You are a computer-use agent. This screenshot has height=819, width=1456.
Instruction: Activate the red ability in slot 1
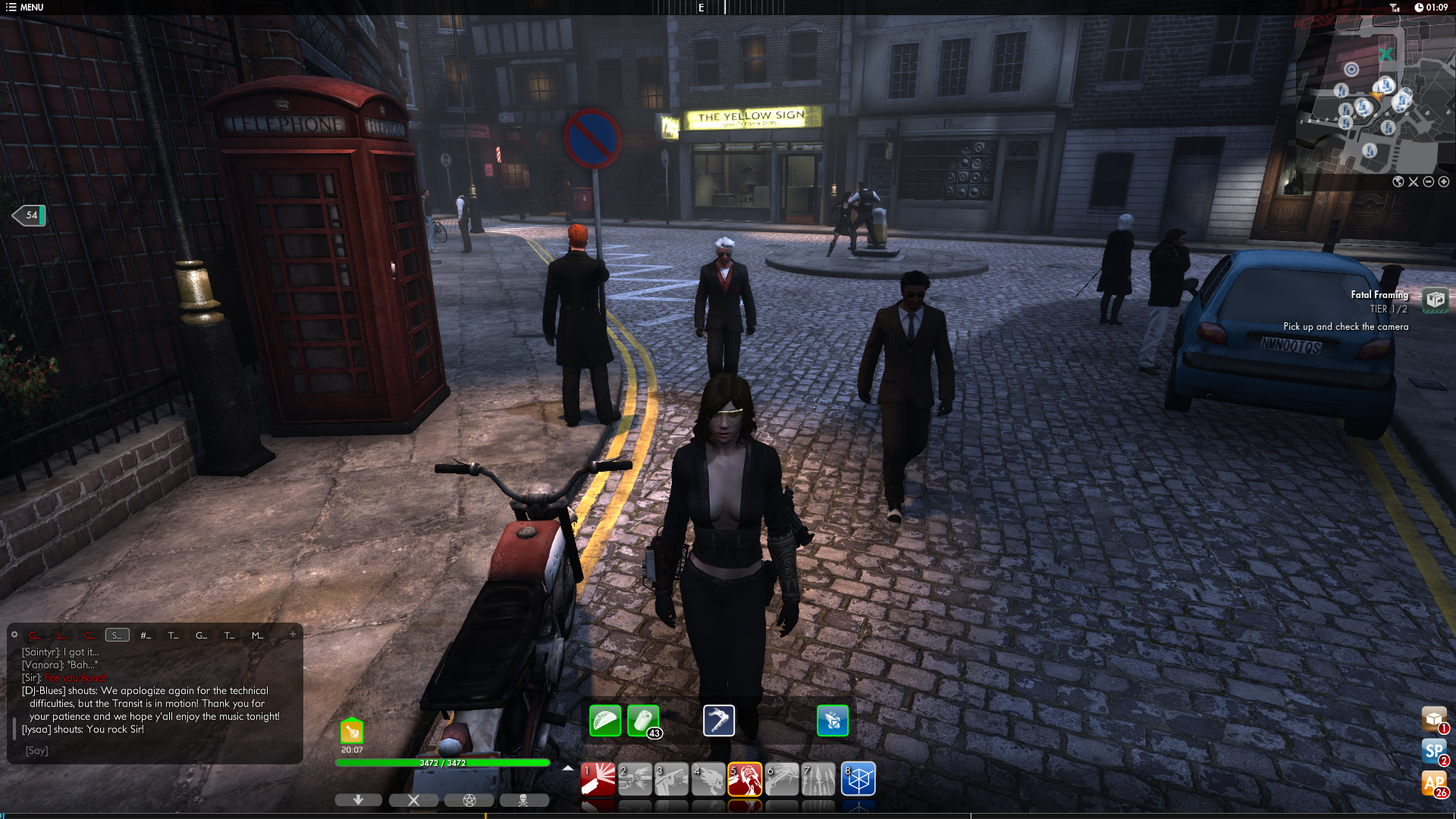click(x=598, y=779)
